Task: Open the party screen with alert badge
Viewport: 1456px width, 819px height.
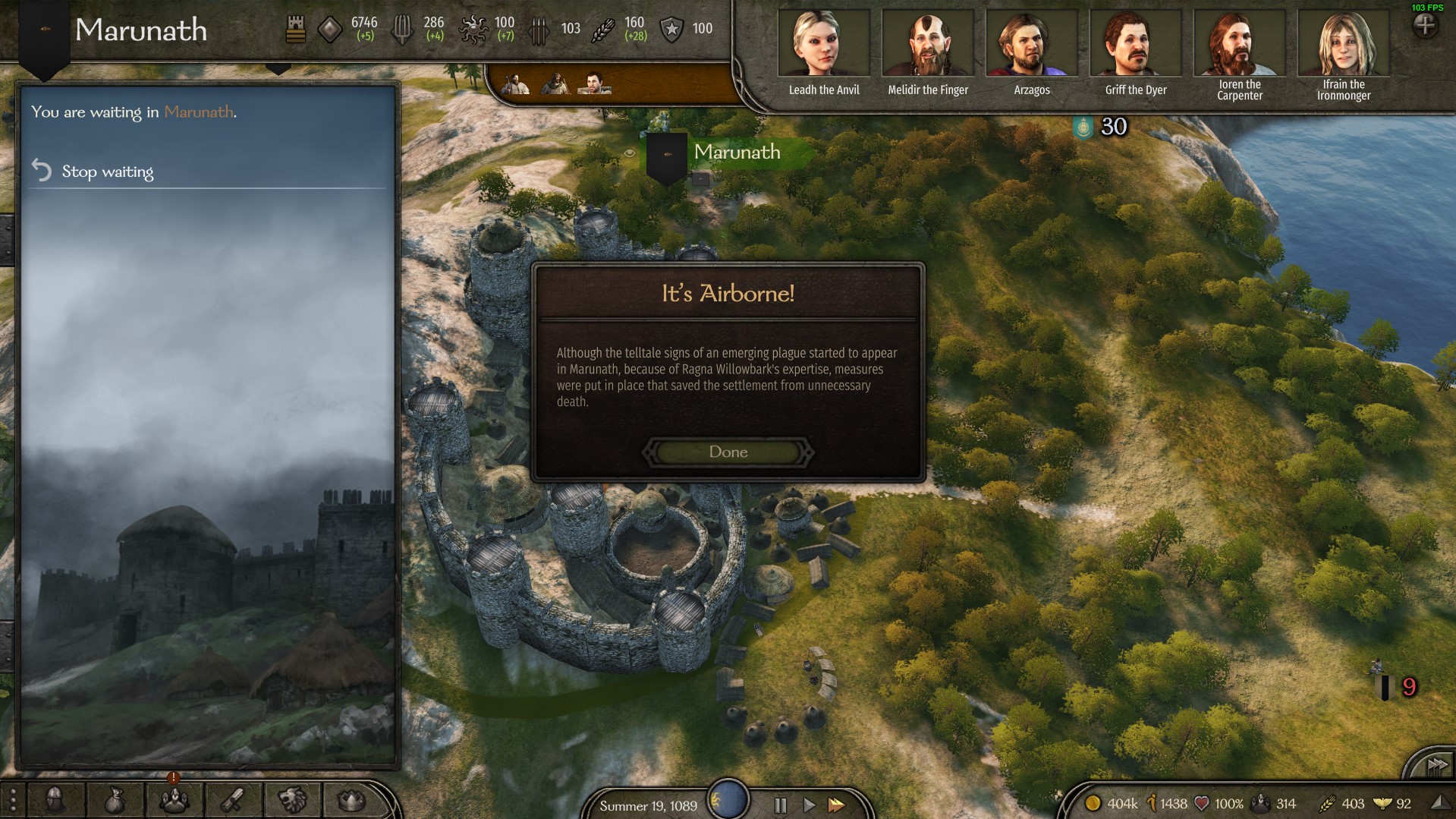Action: [x=174, y=800]
